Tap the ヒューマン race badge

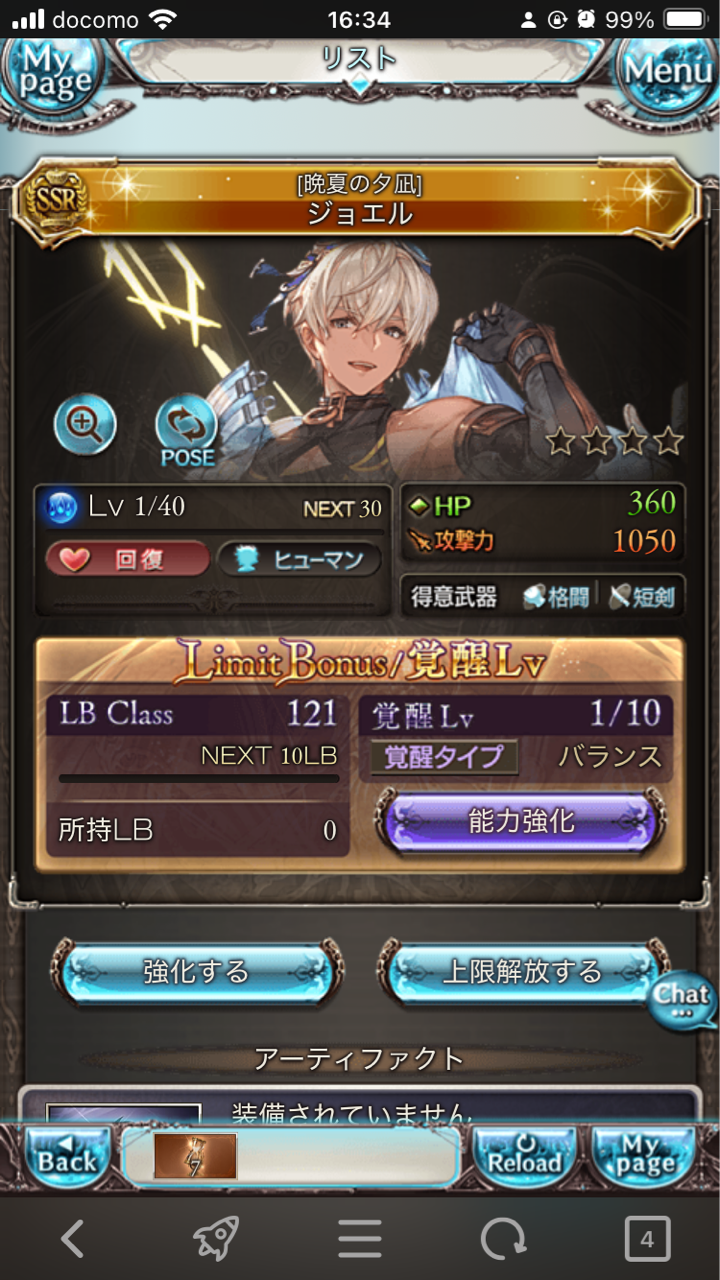[x=299, y=560]
